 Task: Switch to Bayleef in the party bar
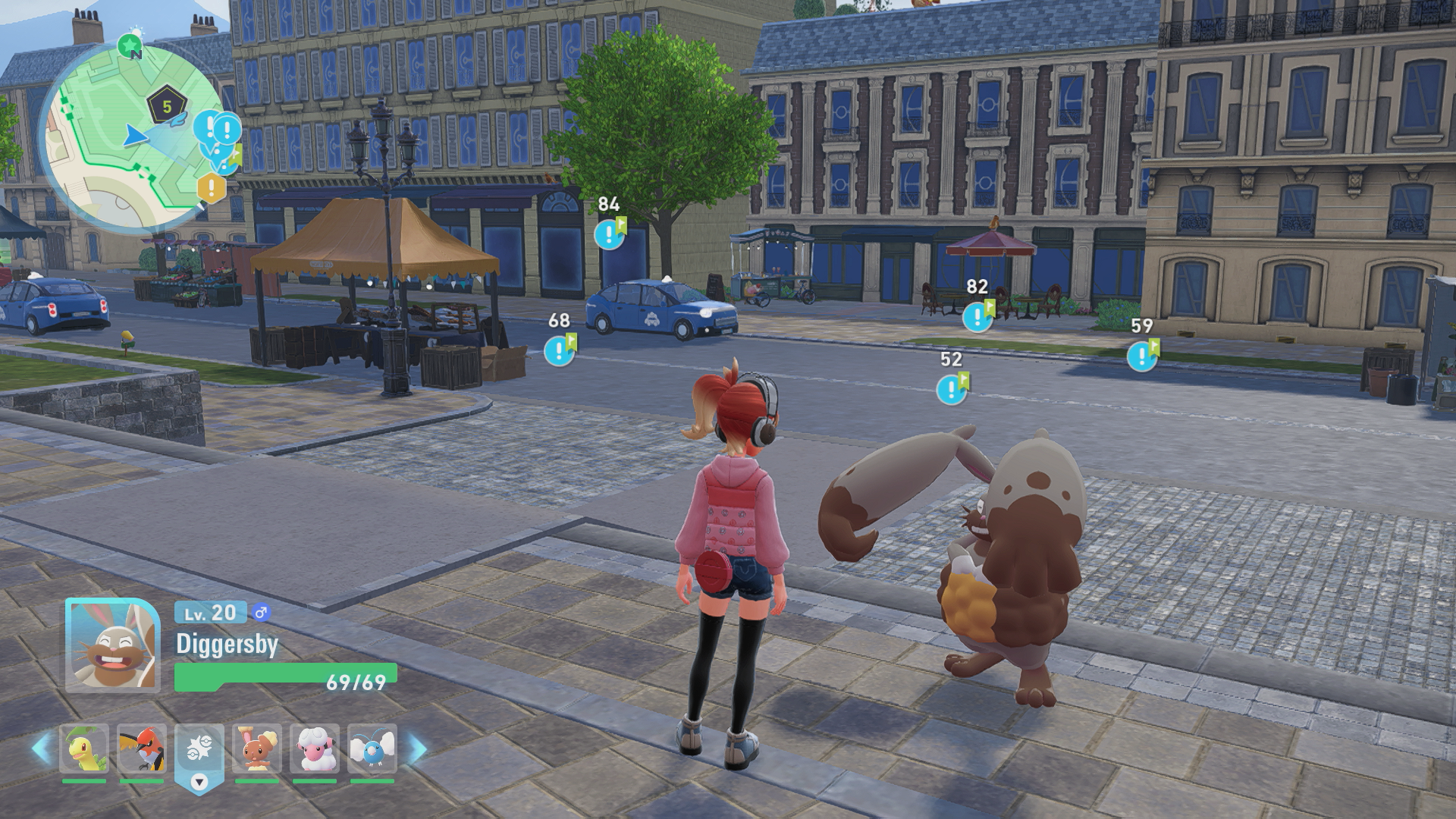coord(84,749)
